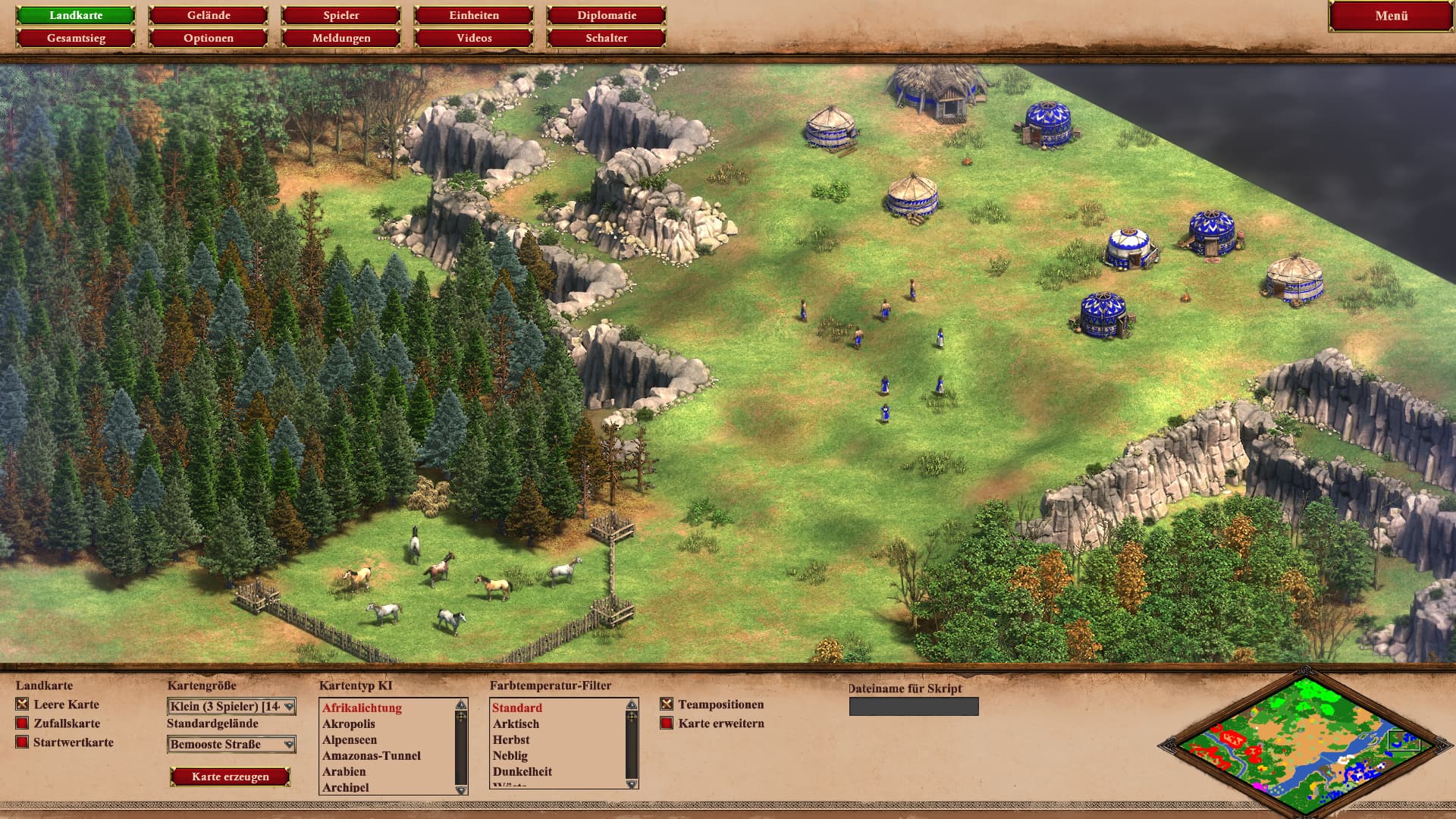This screenshot has height=819, width=1456.
Task: Open the Kartengröße dropdown
Action: (x=231, y=707)
